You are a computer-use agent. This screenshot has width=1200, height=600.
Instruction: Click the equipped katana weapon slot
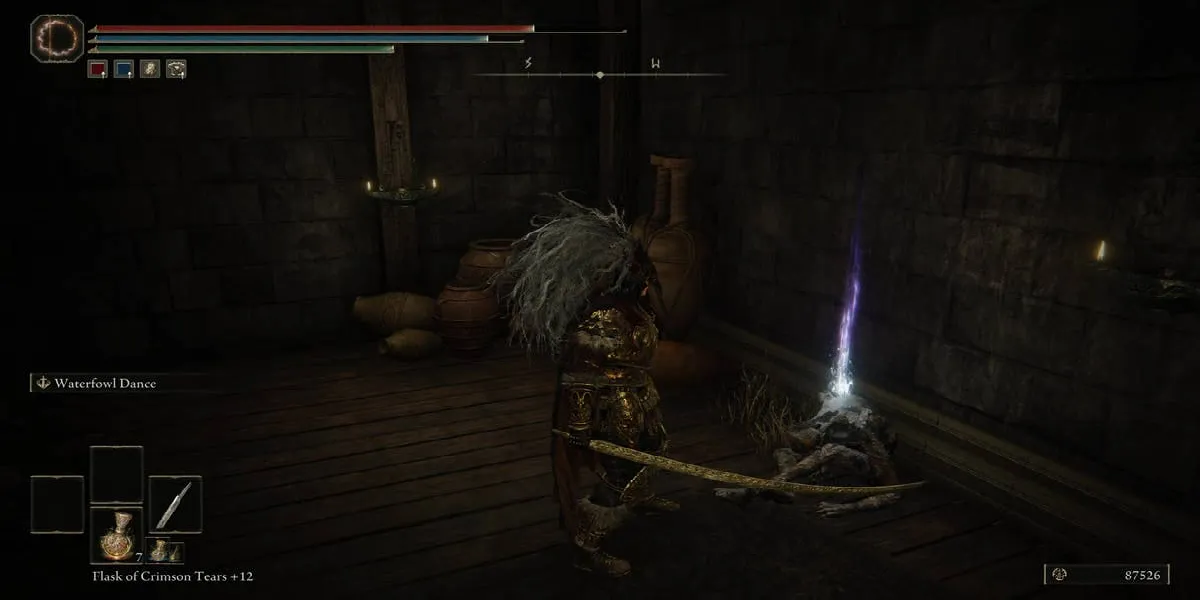tap(175, 503)
